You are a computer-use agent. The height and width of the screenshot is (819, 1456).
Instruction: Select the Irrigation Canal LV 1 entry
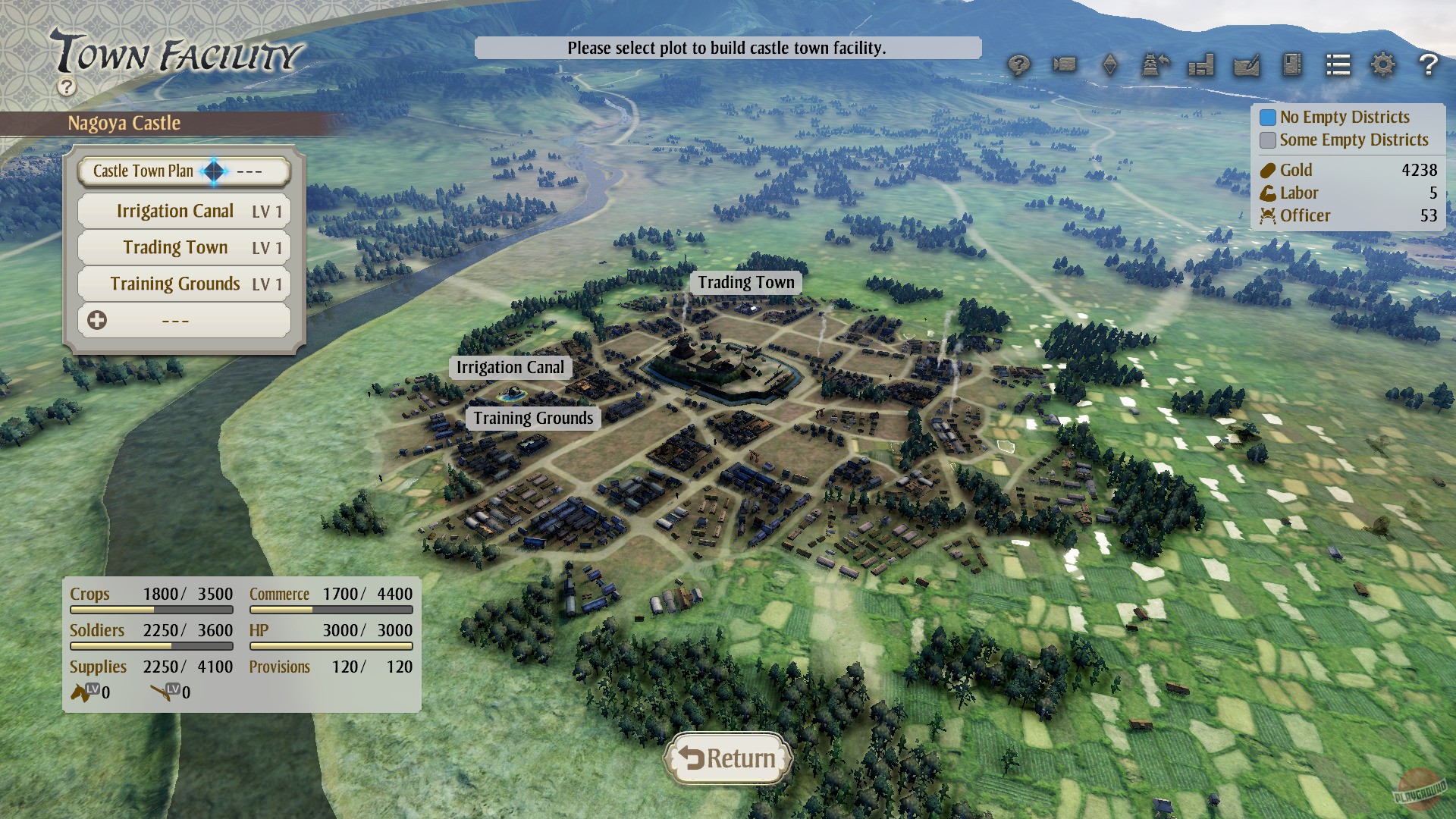coord(183,210)
